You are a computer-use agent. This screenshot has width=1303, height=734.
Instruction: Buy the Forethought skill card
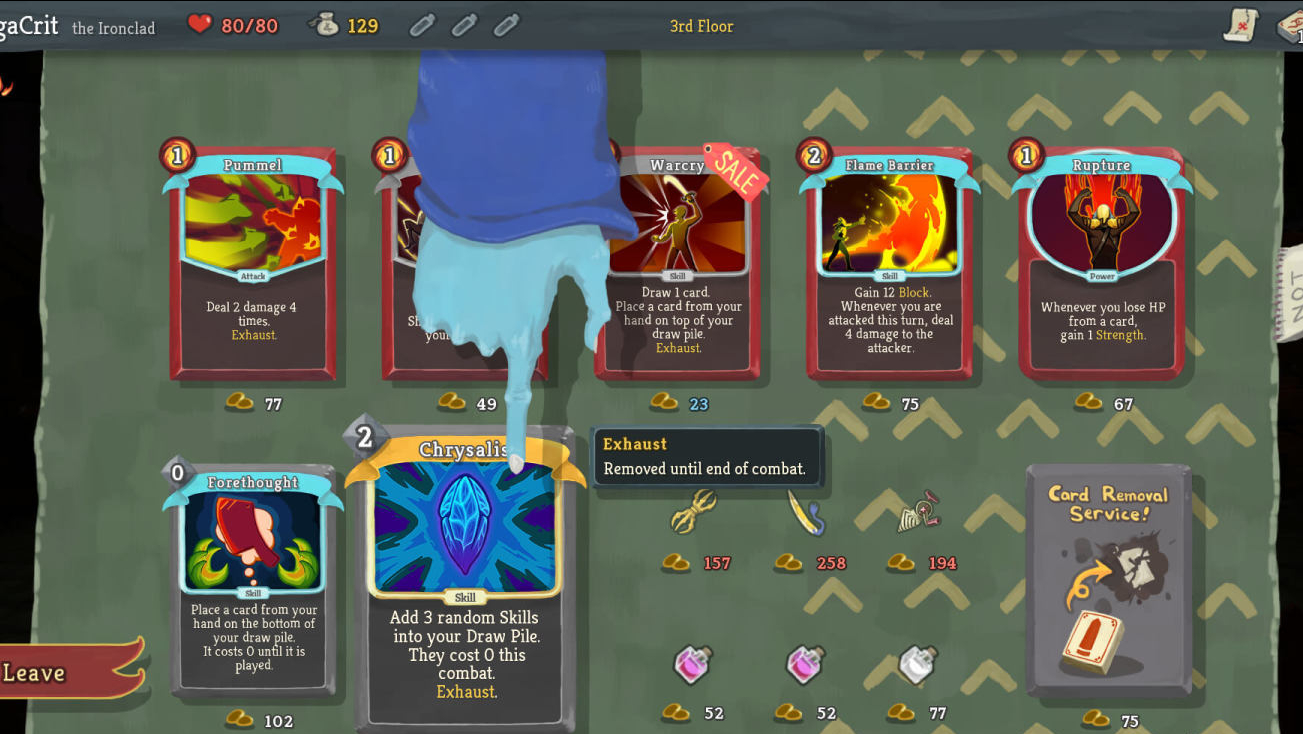coord(253,580)
